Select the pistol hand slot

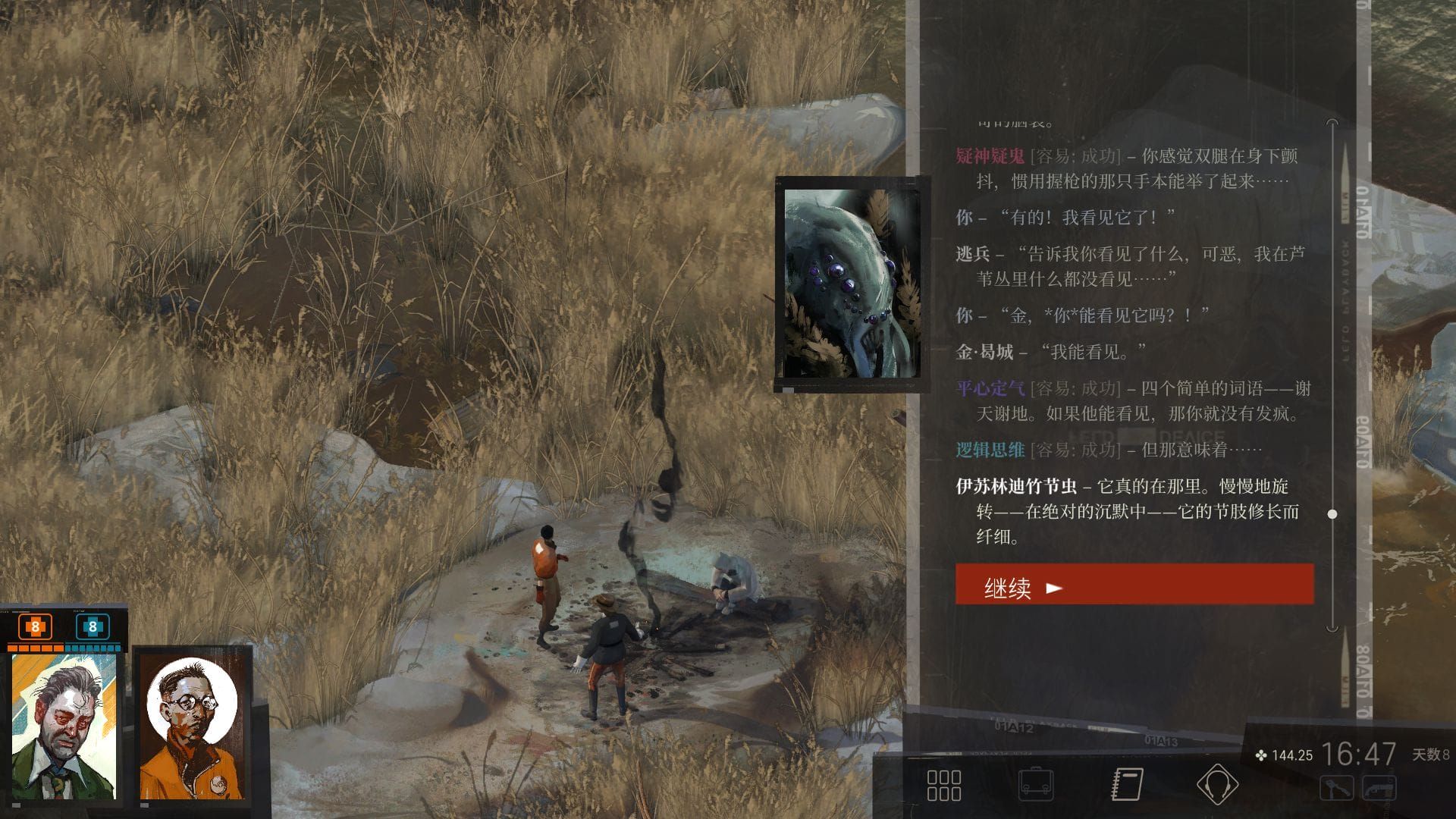pos(1379,787)
